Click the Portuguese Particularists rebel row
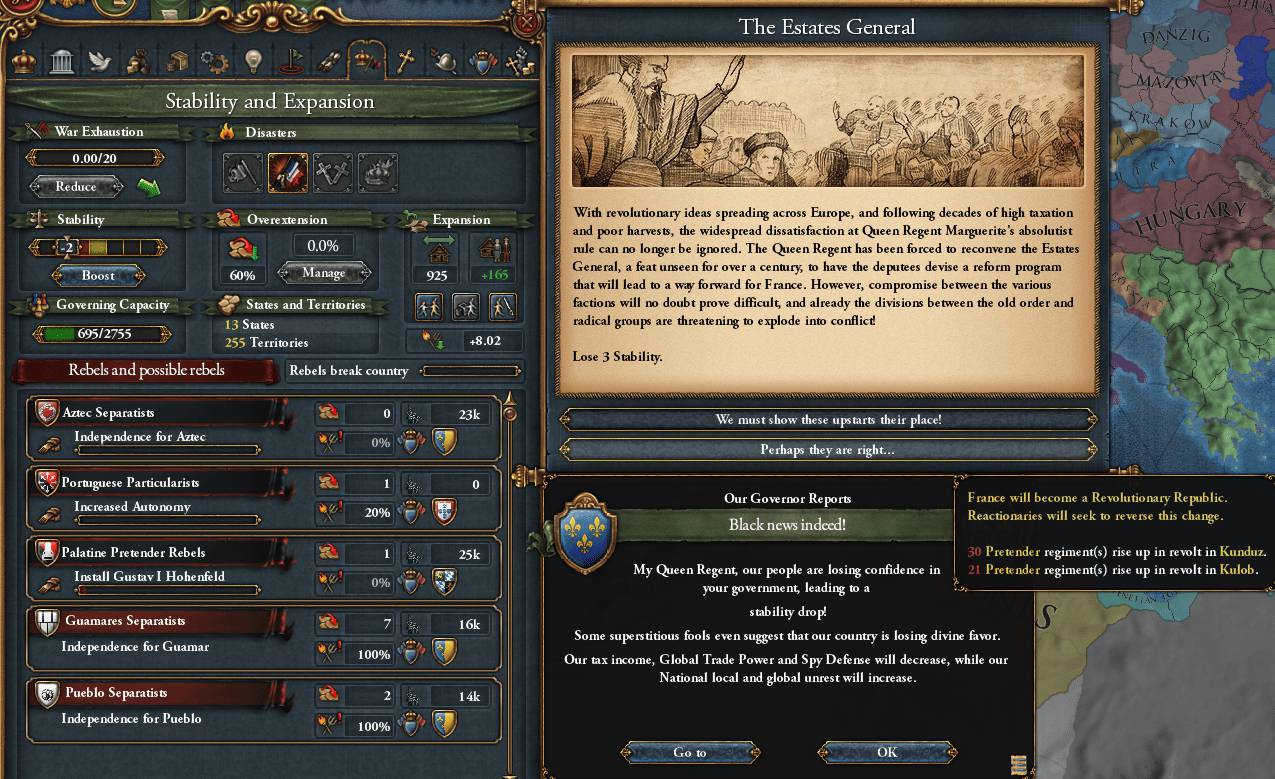Image resolution: width=1275 pixels, height=779 pixels. click(x=160, y=483)
